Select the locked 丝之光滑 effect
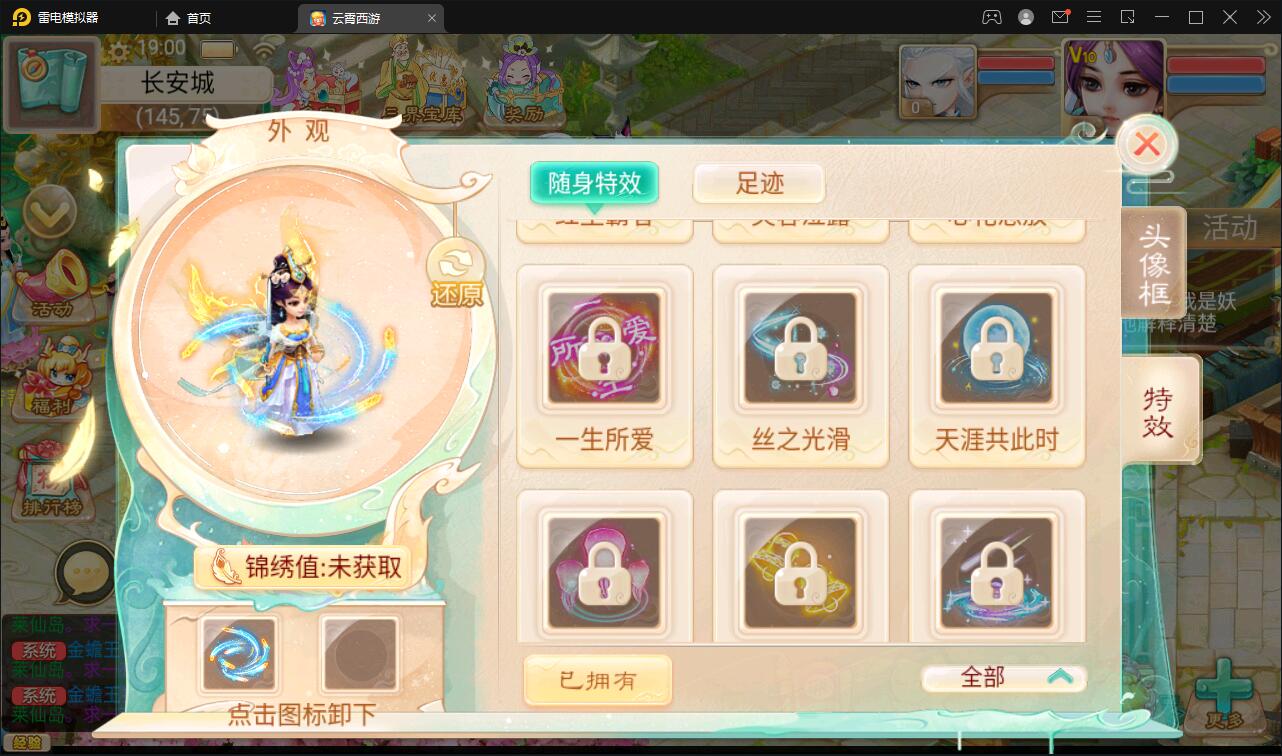This screenshot has height=756, width=1282. 800,348
